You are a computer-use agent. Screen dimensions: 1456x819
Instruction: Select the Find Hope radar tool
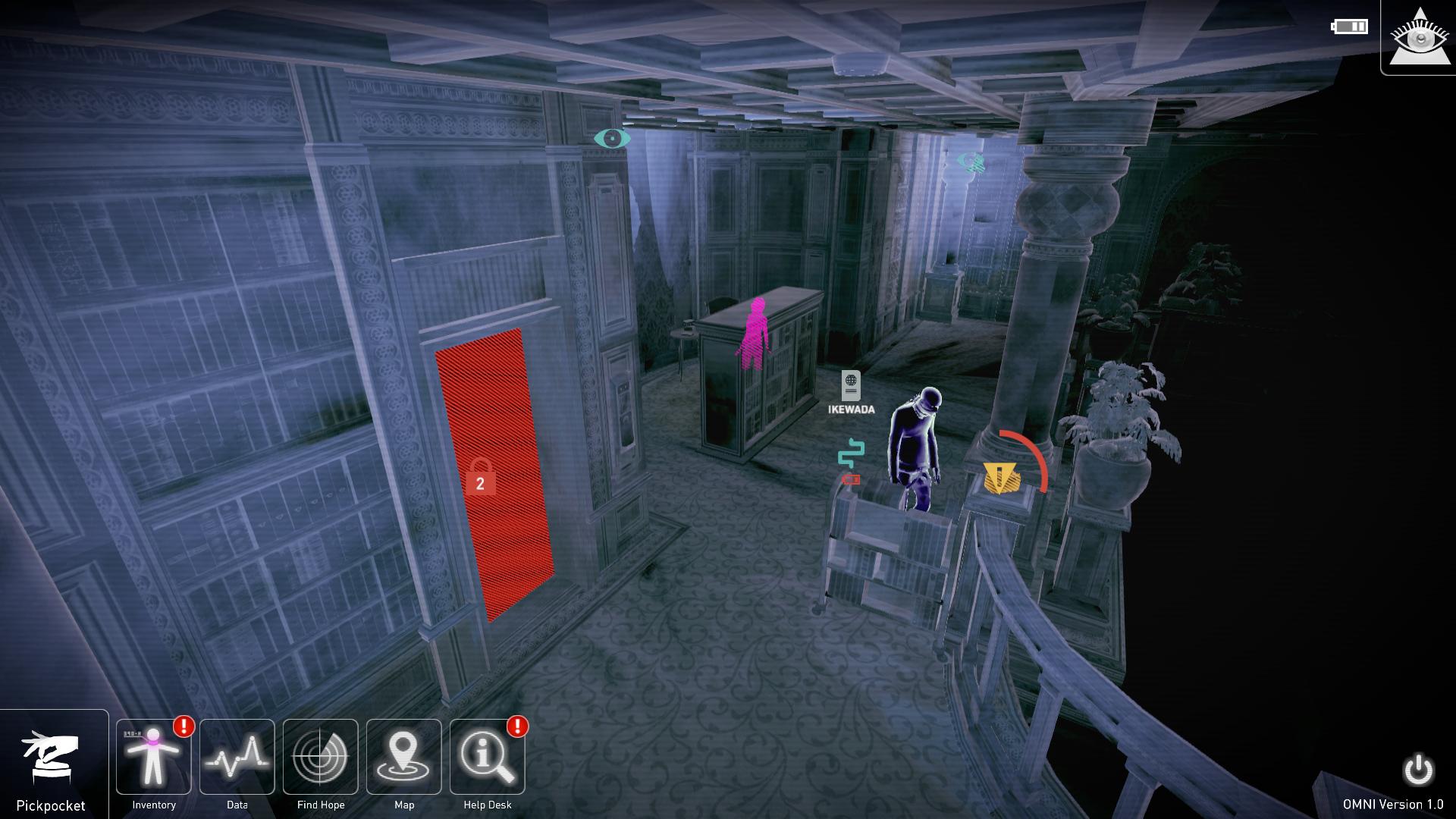[321, 758]
